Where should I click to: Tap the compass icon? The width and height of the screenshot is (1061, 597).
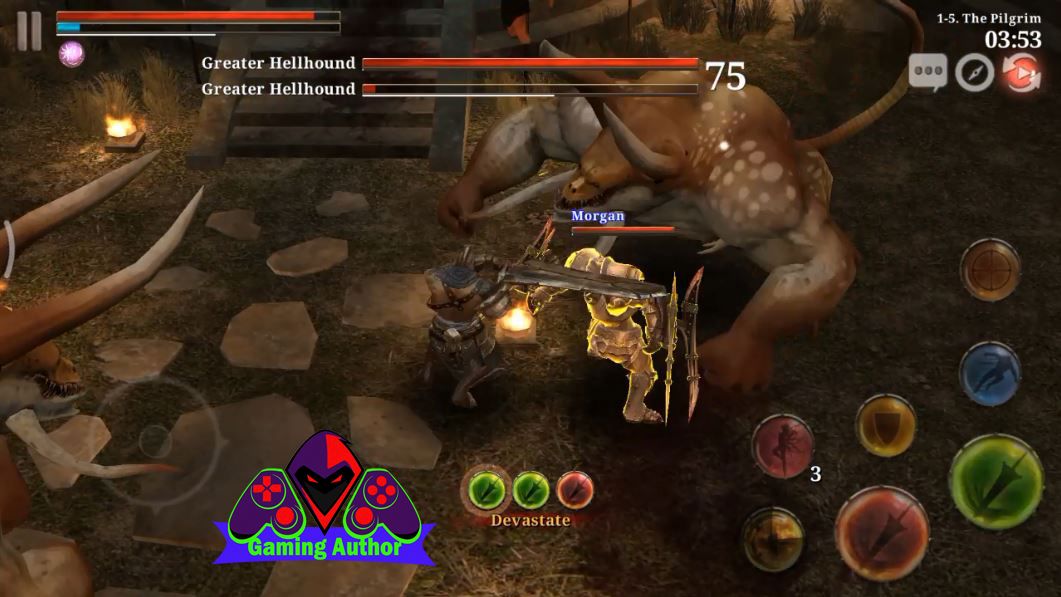[974, 73]
